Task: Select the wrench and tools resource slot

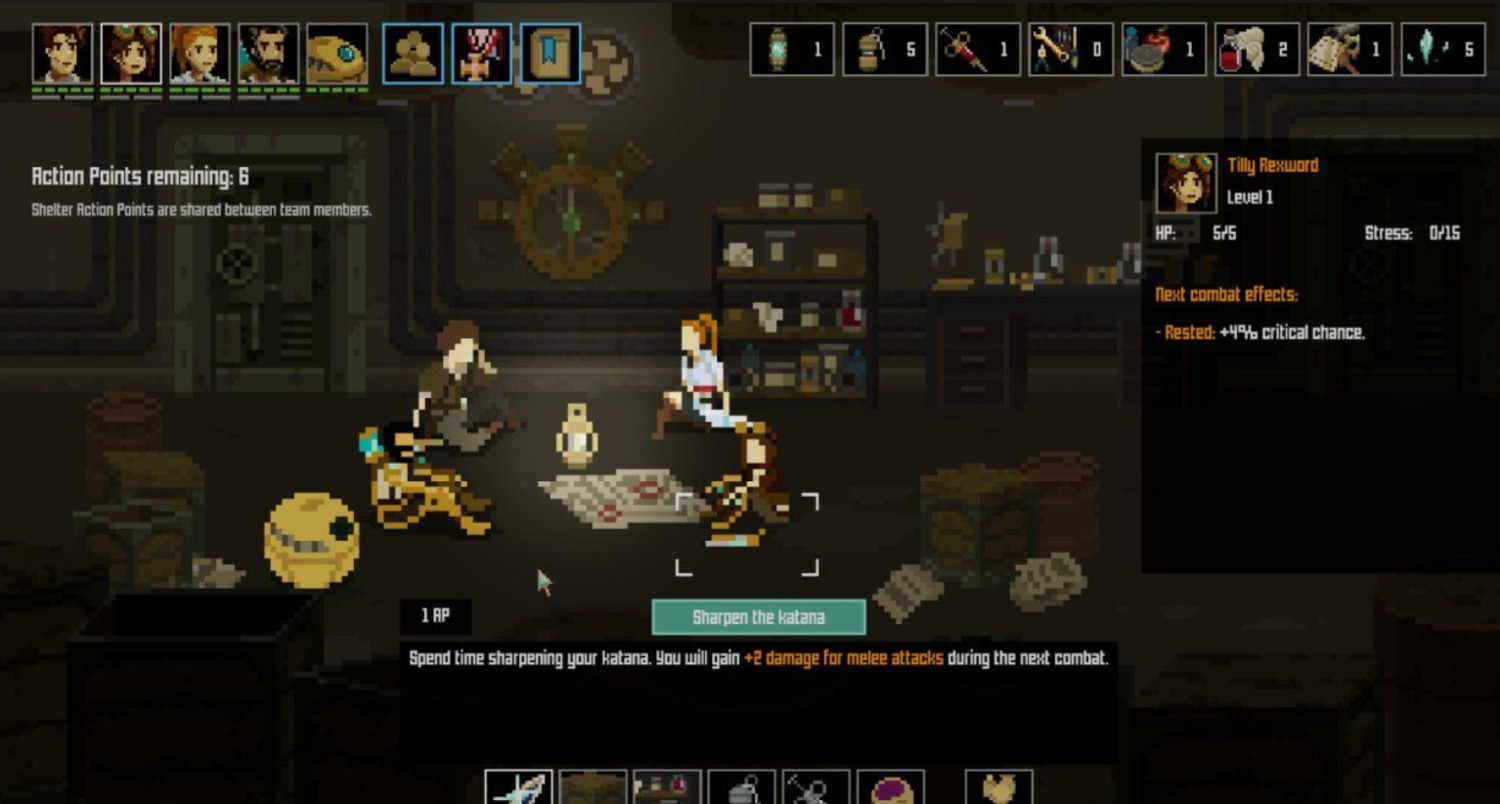Action: (1070, 50)
